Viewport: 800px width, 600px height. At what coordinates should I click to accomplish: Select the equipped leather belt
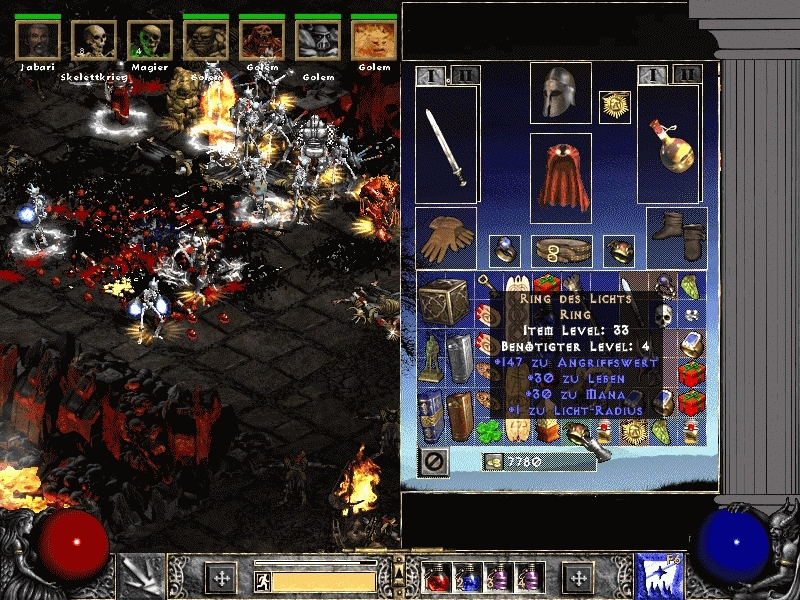point(561,249)
